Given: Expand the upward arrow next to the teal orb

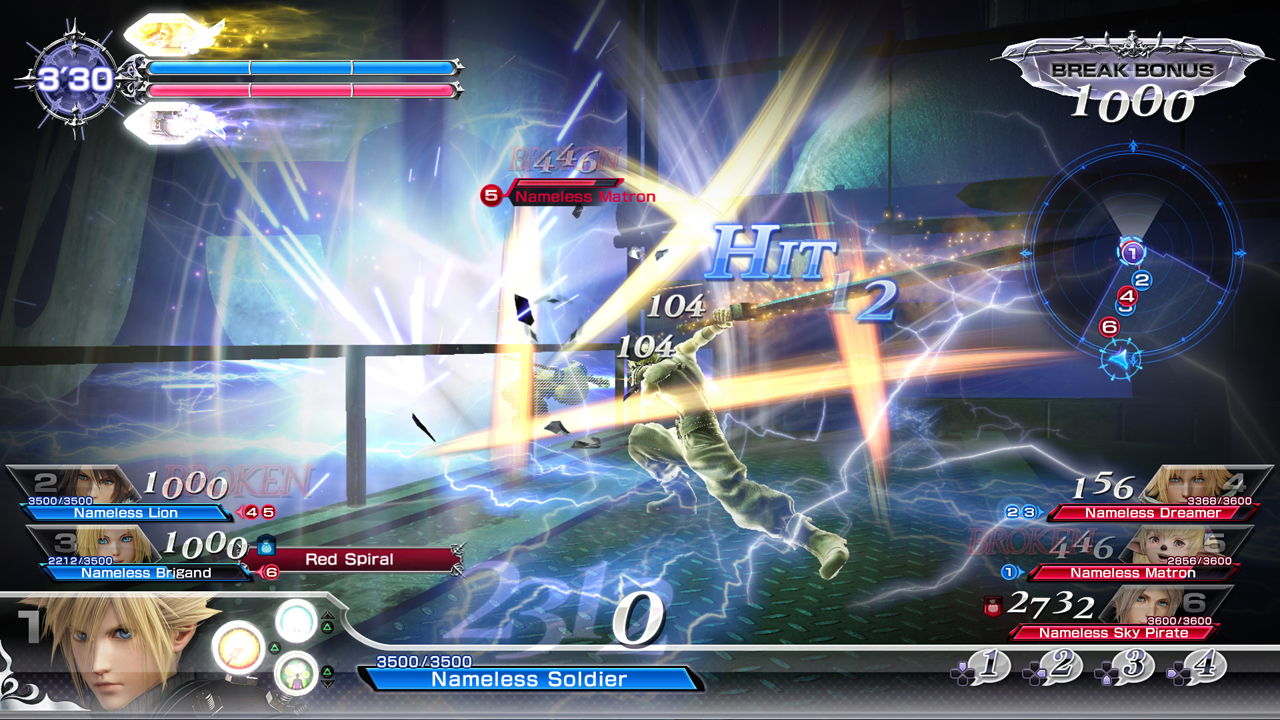Looking at the screenshot, I should [327, 614].
